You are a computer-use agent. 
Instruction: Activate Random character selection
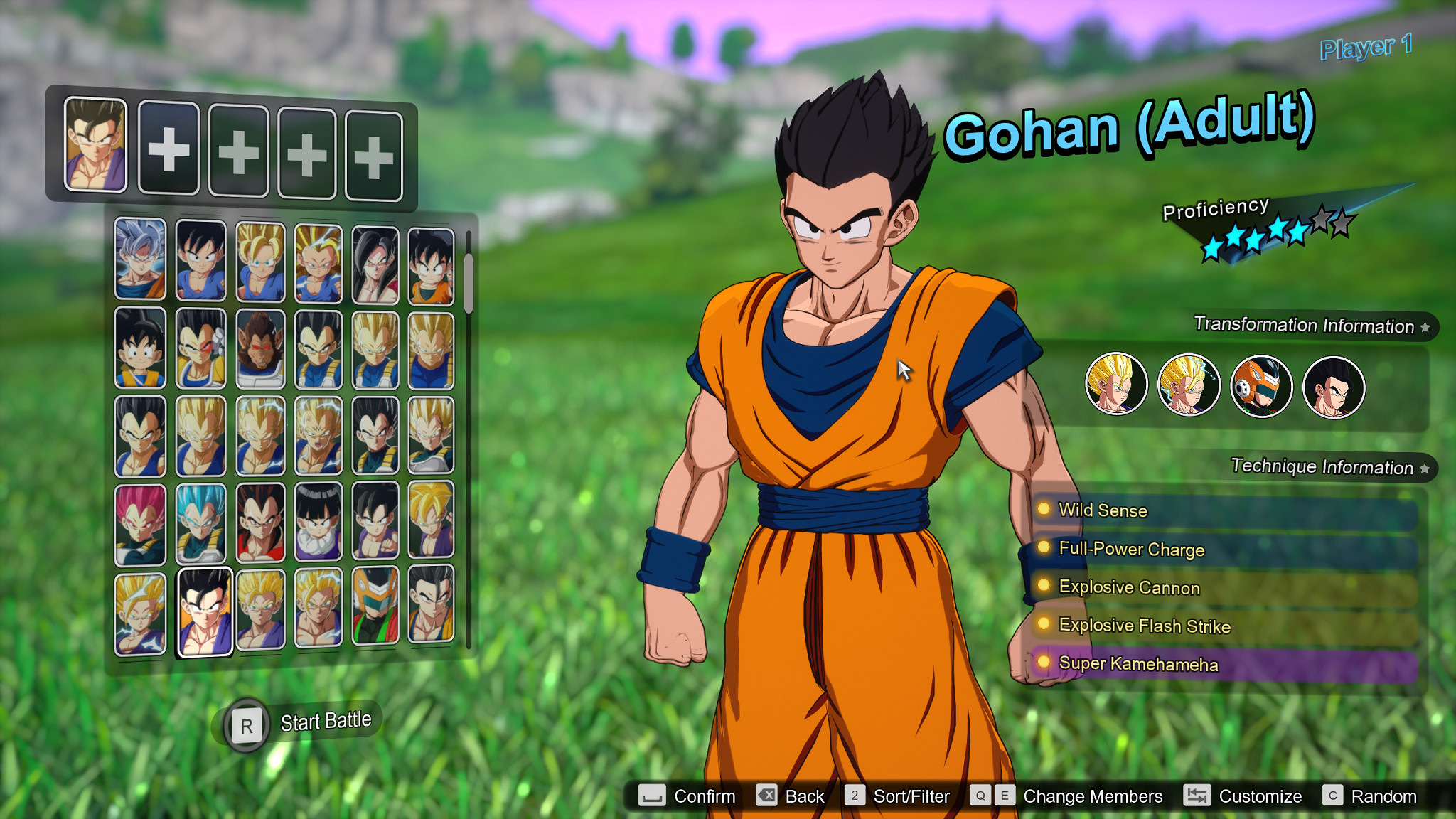(x=1385, y=796)
